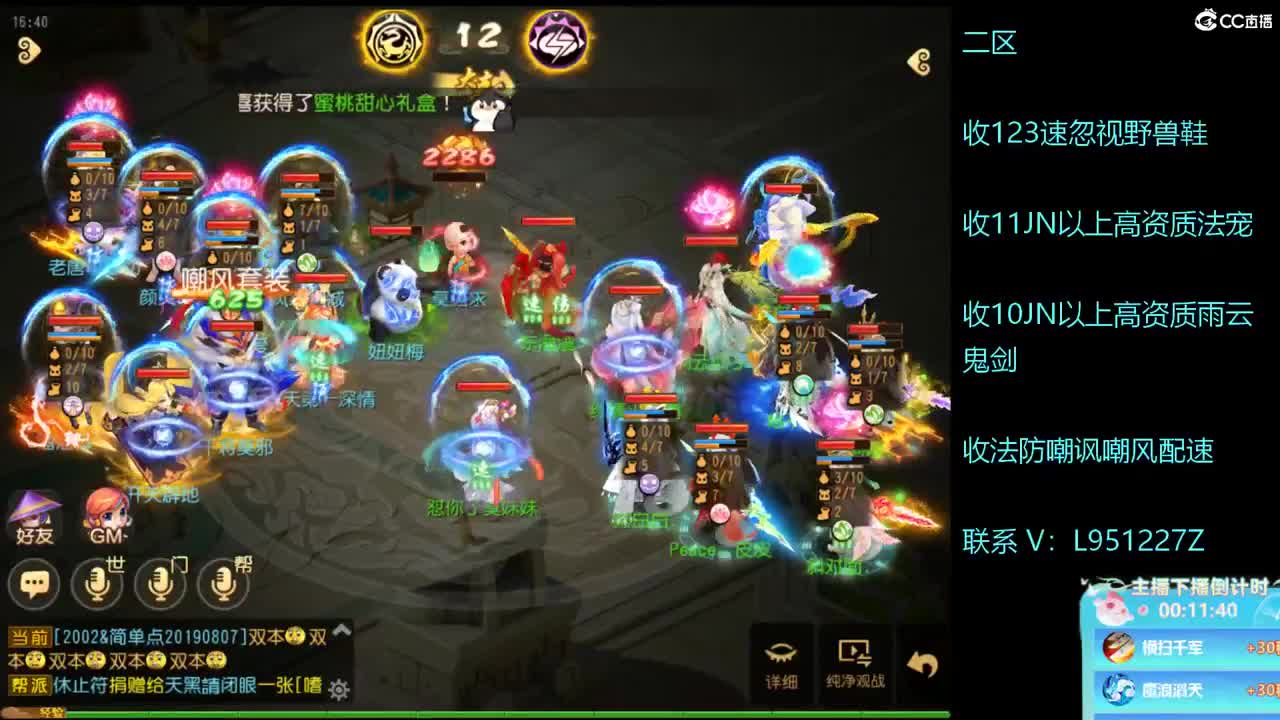
Task: Click the dragon faction emblem at top
Action: (394, 40)
